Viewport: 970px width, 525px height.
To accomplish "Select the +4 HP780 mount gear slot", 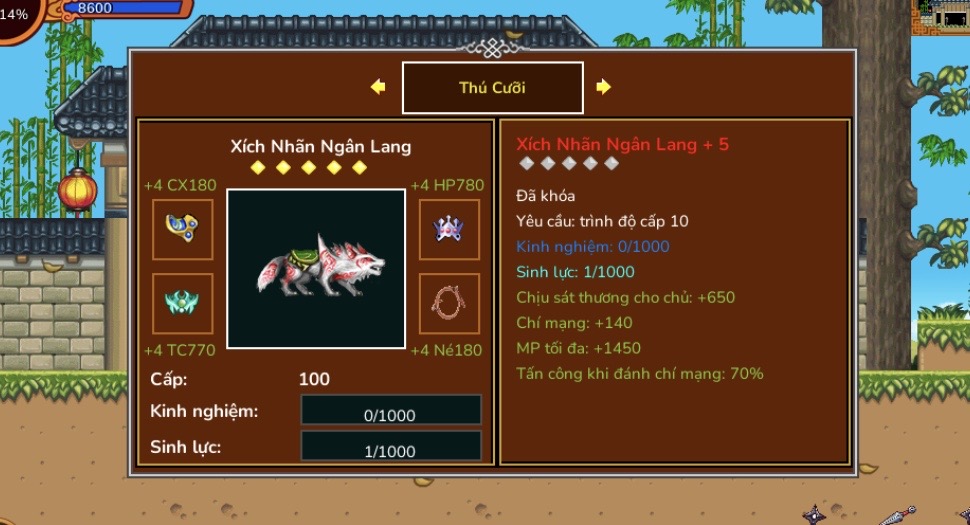I will tap(449, 229).
